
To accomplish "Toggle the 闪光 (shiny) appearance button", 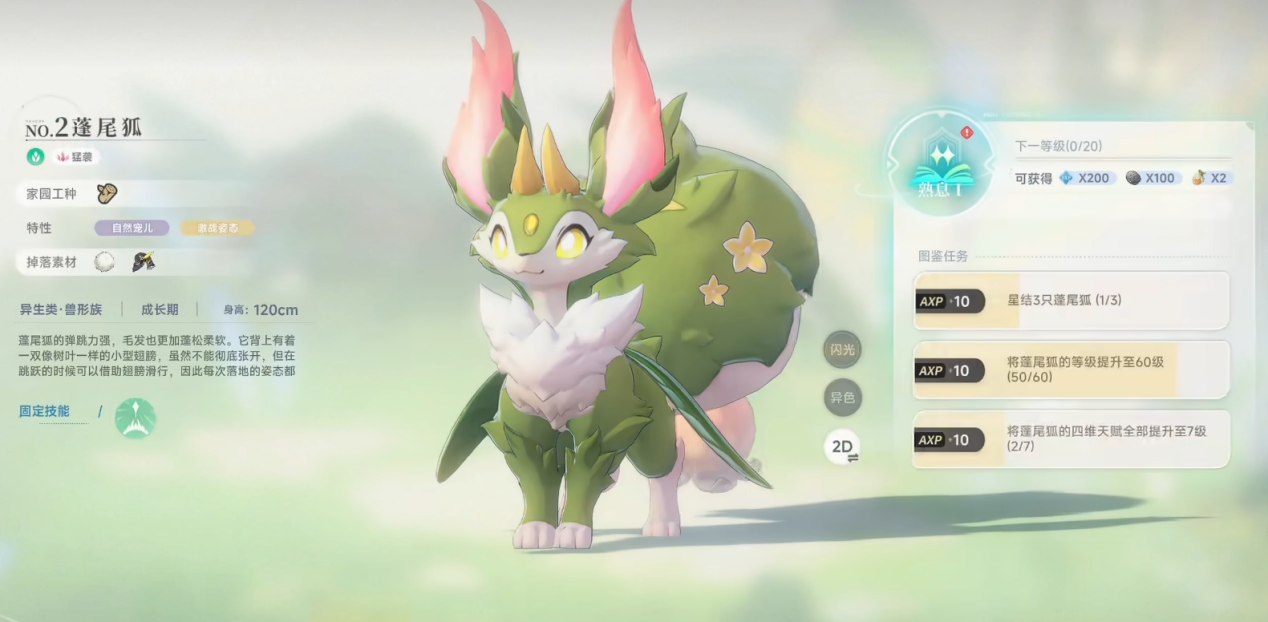I will [842, 349].
